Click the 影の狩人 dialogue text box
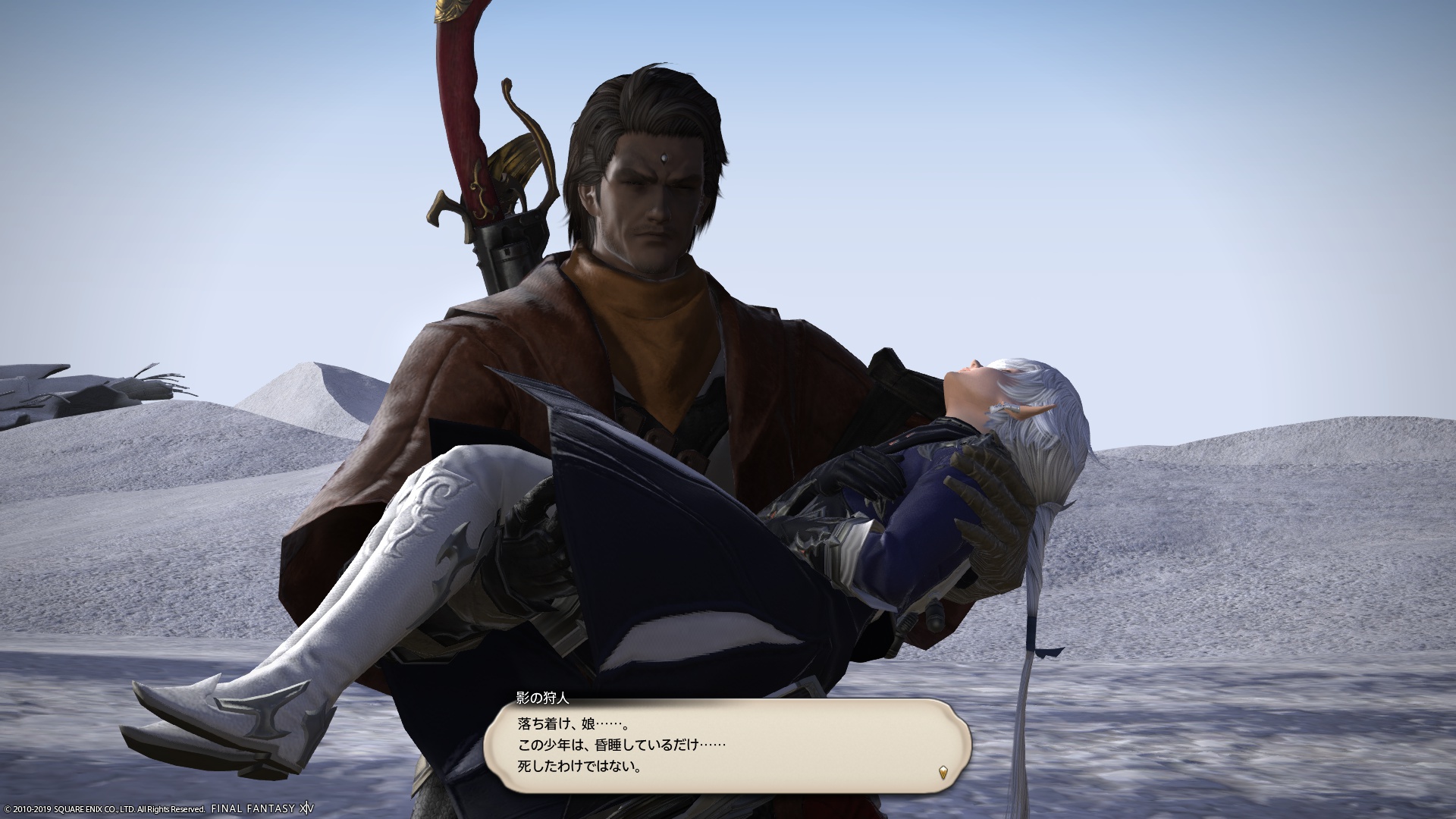The width and height of the screenshot is (1456, 819). [x=726, y=746]
